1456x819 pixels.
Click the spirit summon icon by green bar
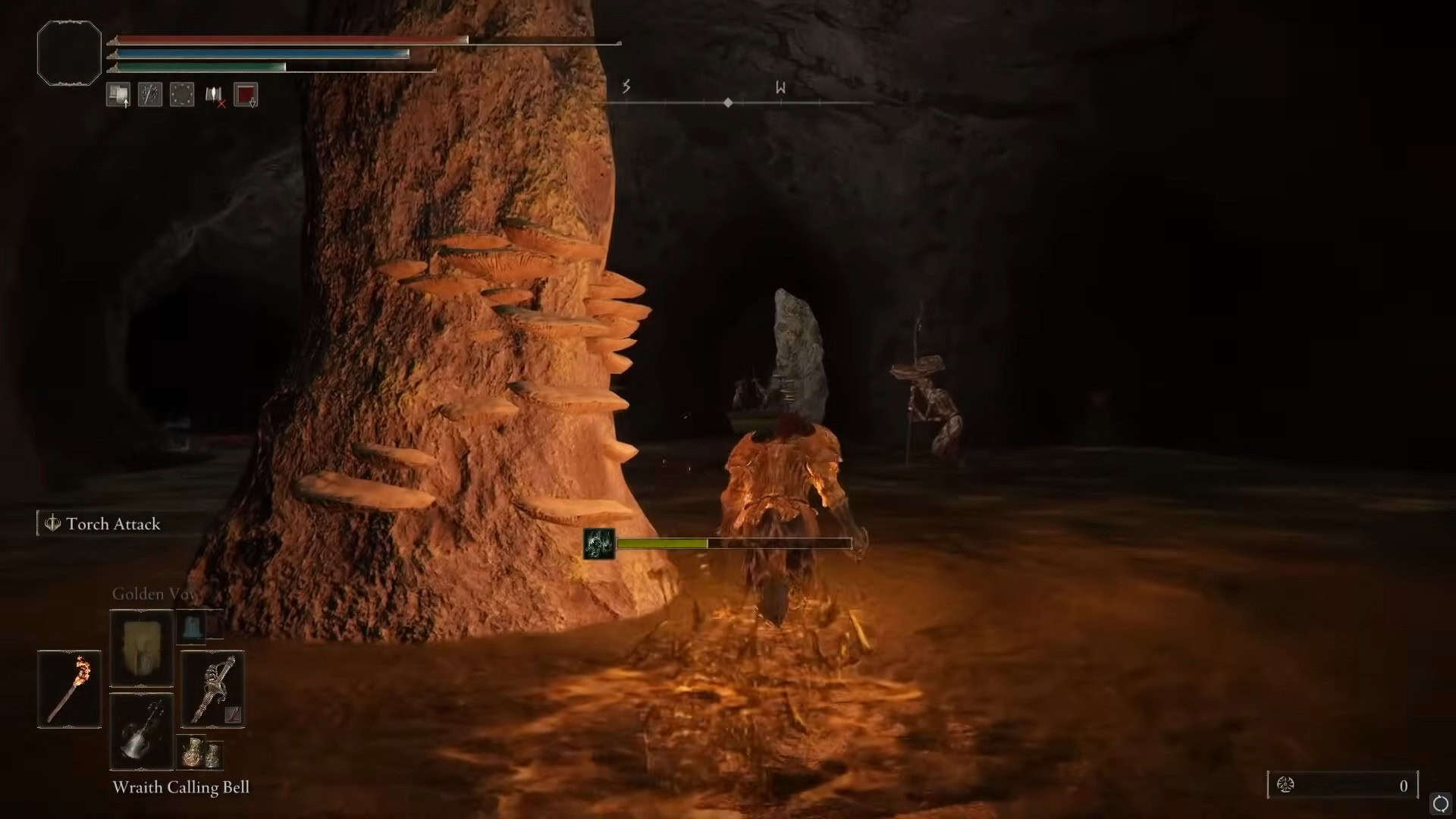tap(599, 544)
